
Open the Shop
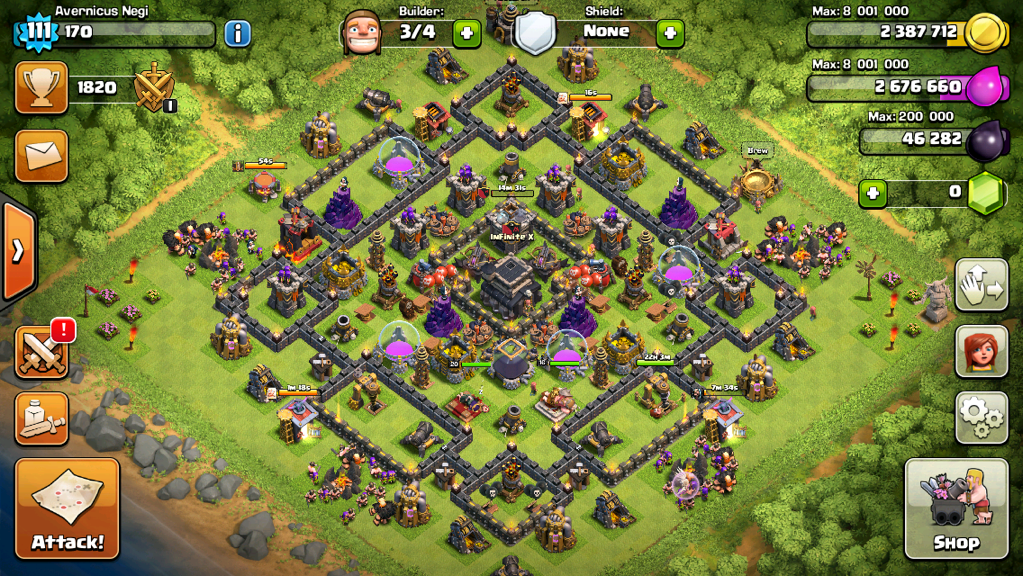click(x=955, y=509)
